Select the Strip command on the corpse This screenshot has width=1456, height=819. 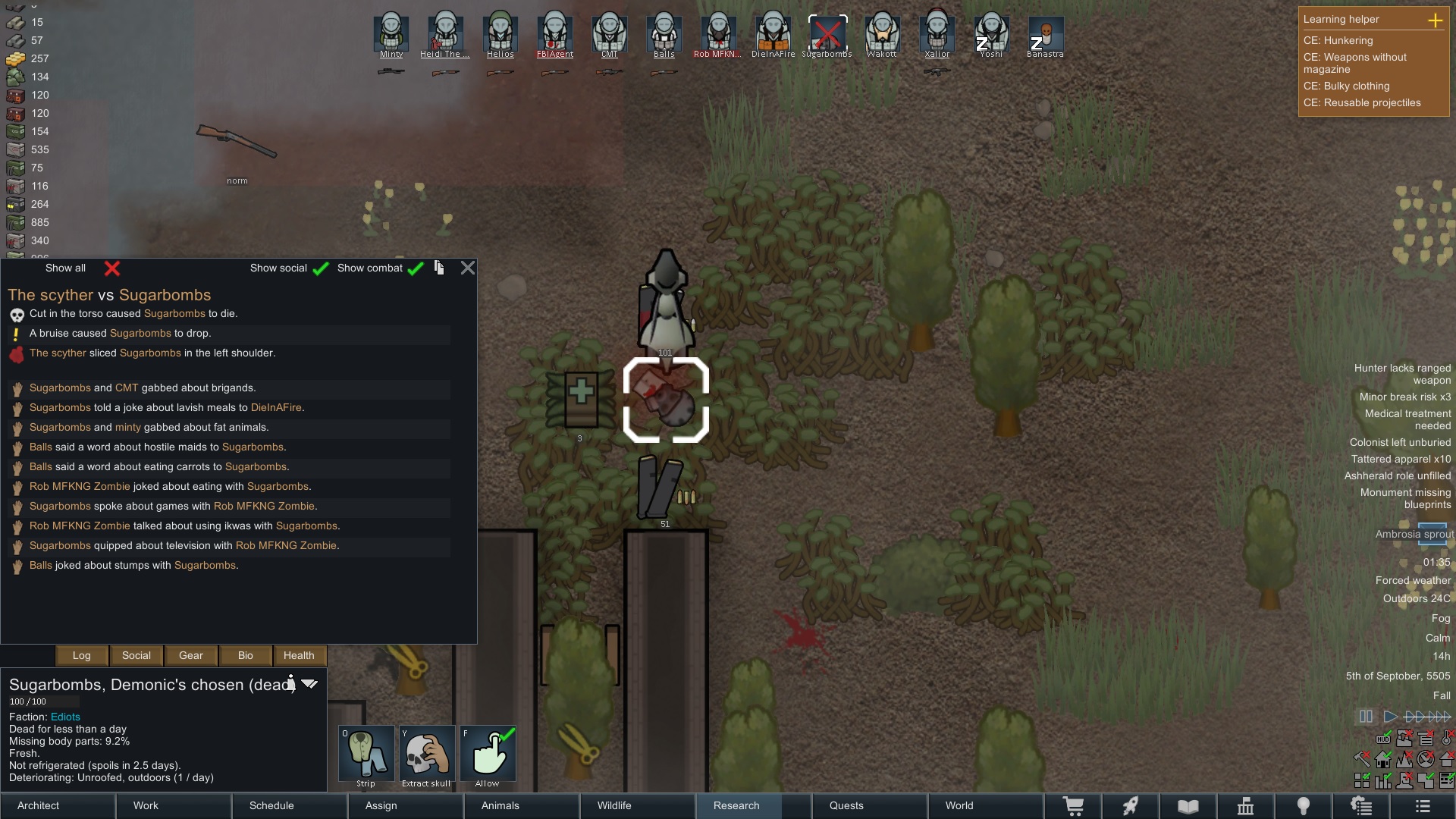point(366,755)
